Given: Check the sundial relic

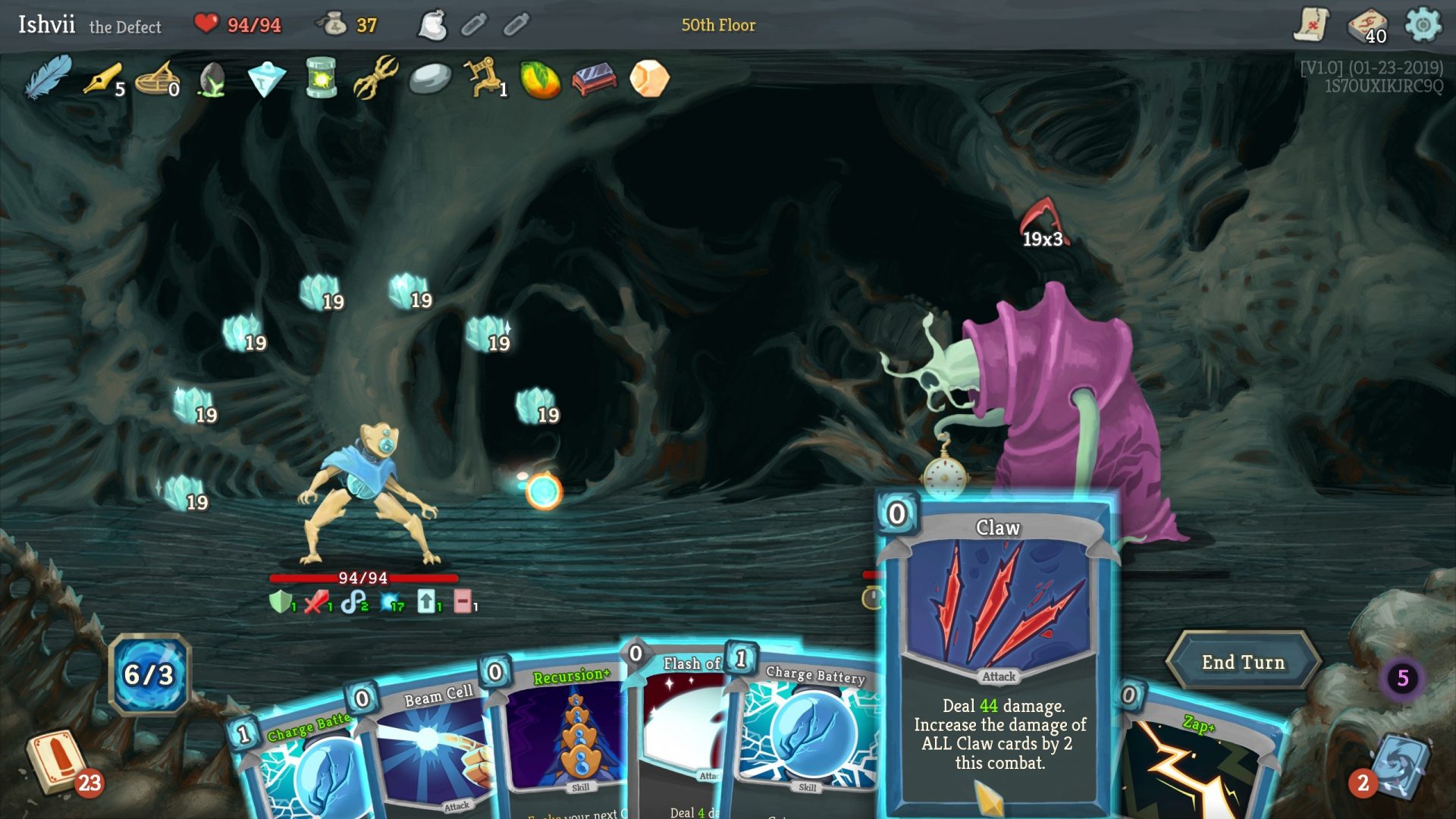Looking at the screenshot, I should pyautogui.click(x=157, y=80).
